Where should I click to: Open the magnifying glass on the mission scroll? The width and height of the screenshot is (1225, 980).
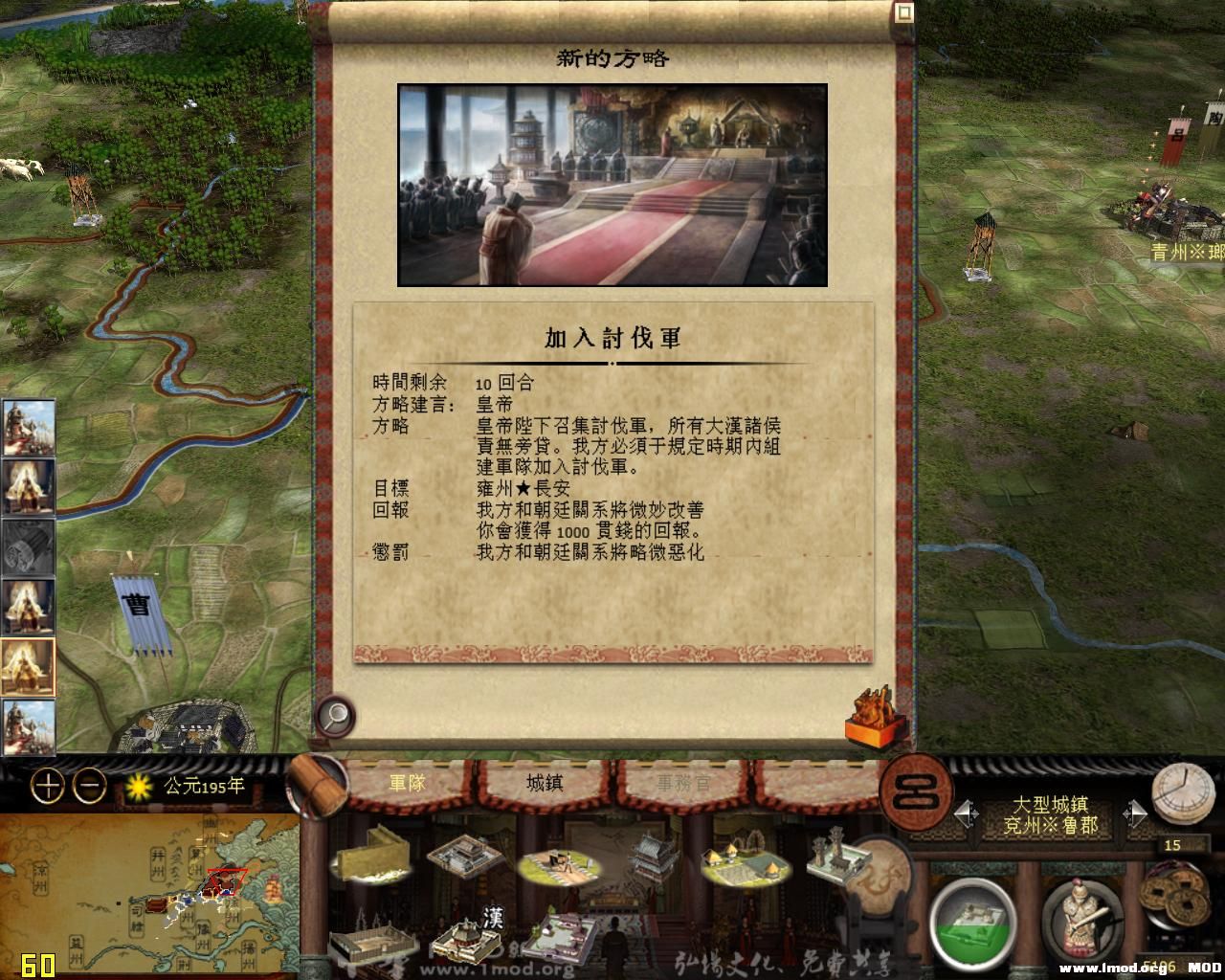click(335, 716)
